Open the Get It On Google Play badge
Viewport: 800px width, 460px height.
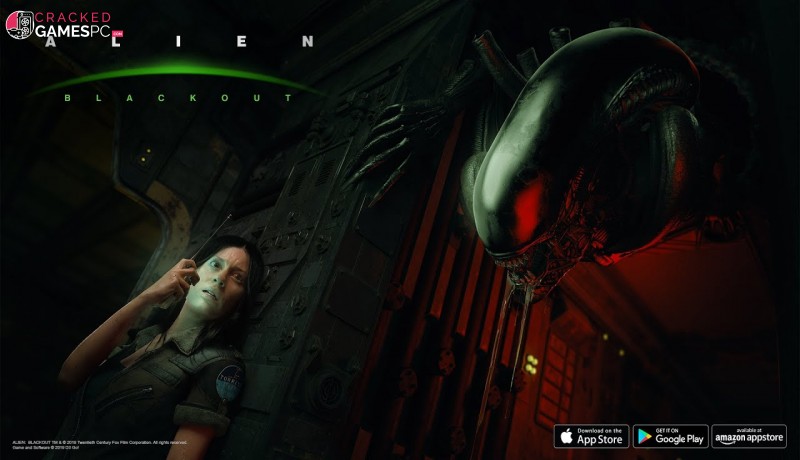click(x=670, y=436)
